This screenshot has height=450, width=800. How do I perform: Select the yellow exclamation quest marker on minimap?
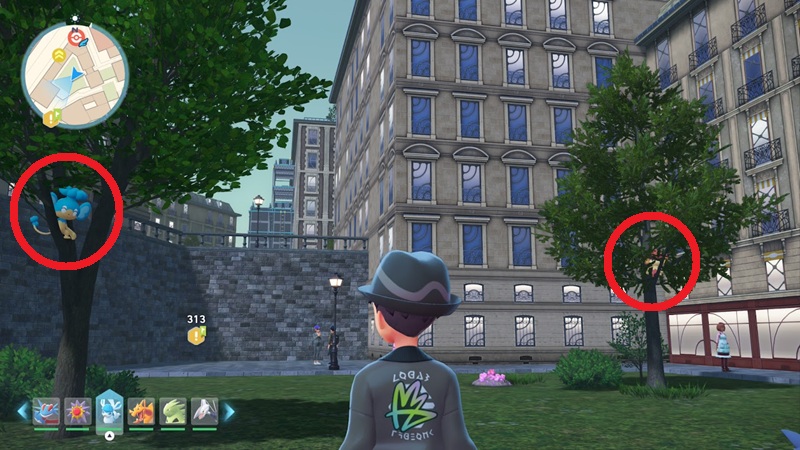tap(52, 118)
